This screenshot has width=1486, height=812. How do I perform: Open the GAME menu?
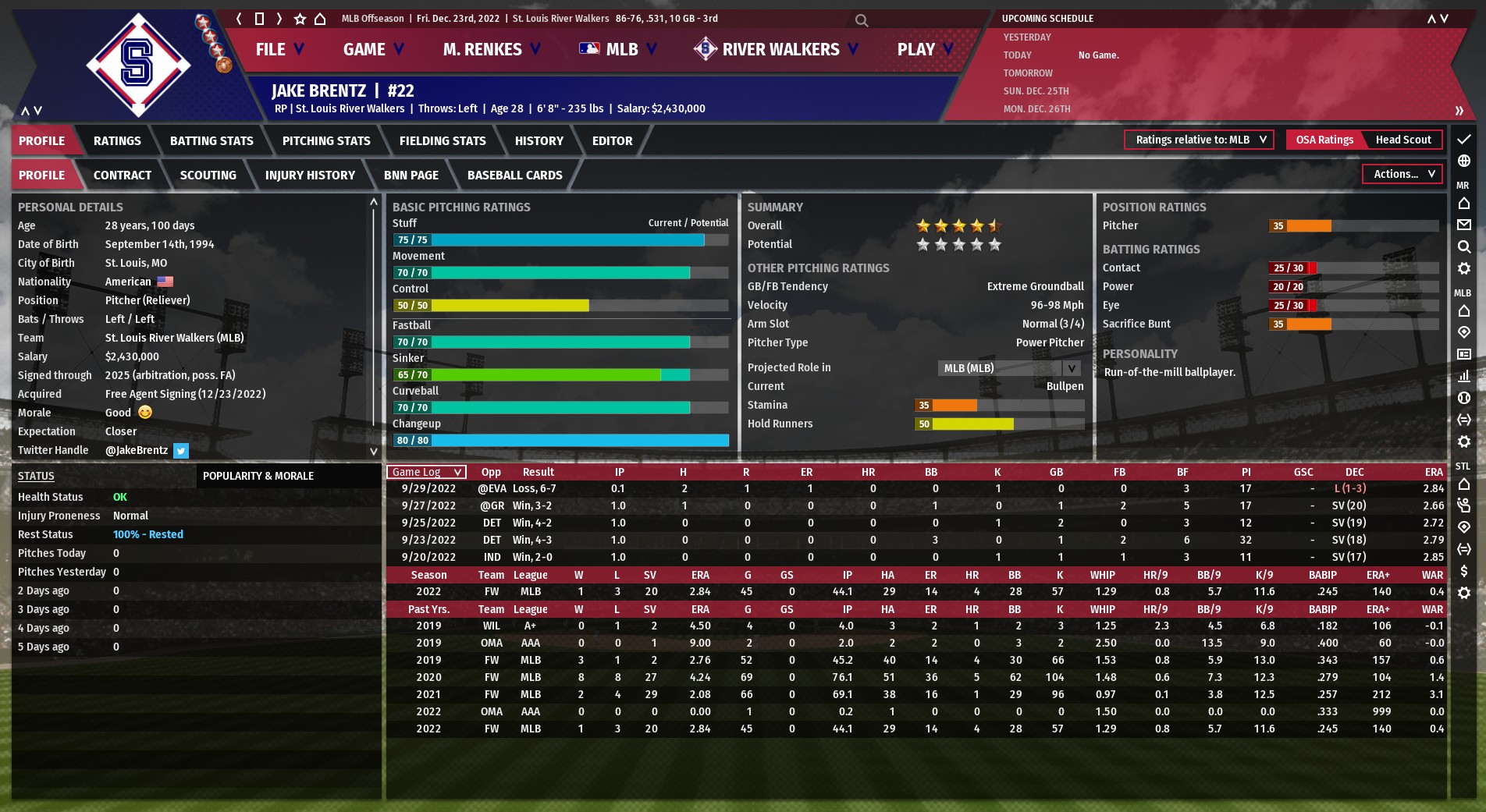(373, 50)
